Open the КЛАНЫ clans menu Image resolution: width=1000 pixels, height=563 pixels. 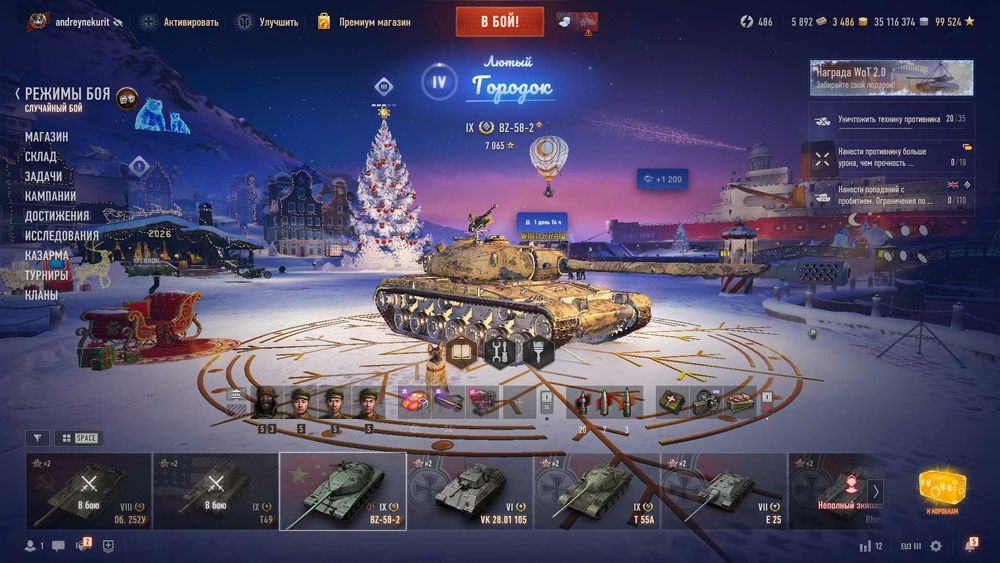tap(41, 295)
